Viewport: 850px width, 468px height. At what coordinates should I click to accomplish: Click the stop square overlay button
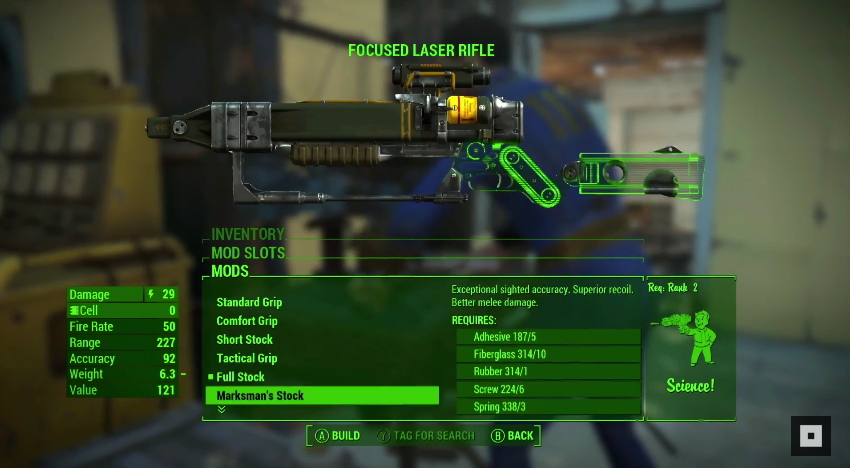810,436
